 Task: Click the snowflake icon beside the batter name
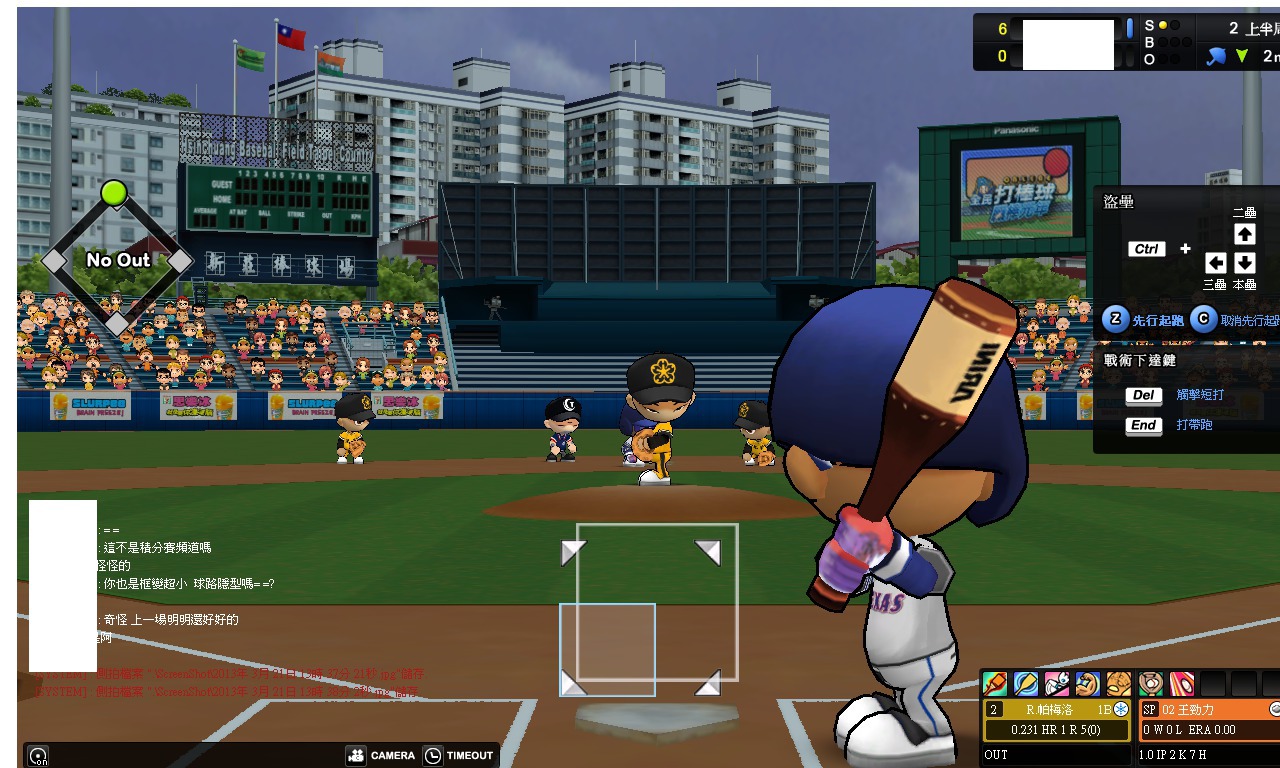click(x=1121, y=709)
